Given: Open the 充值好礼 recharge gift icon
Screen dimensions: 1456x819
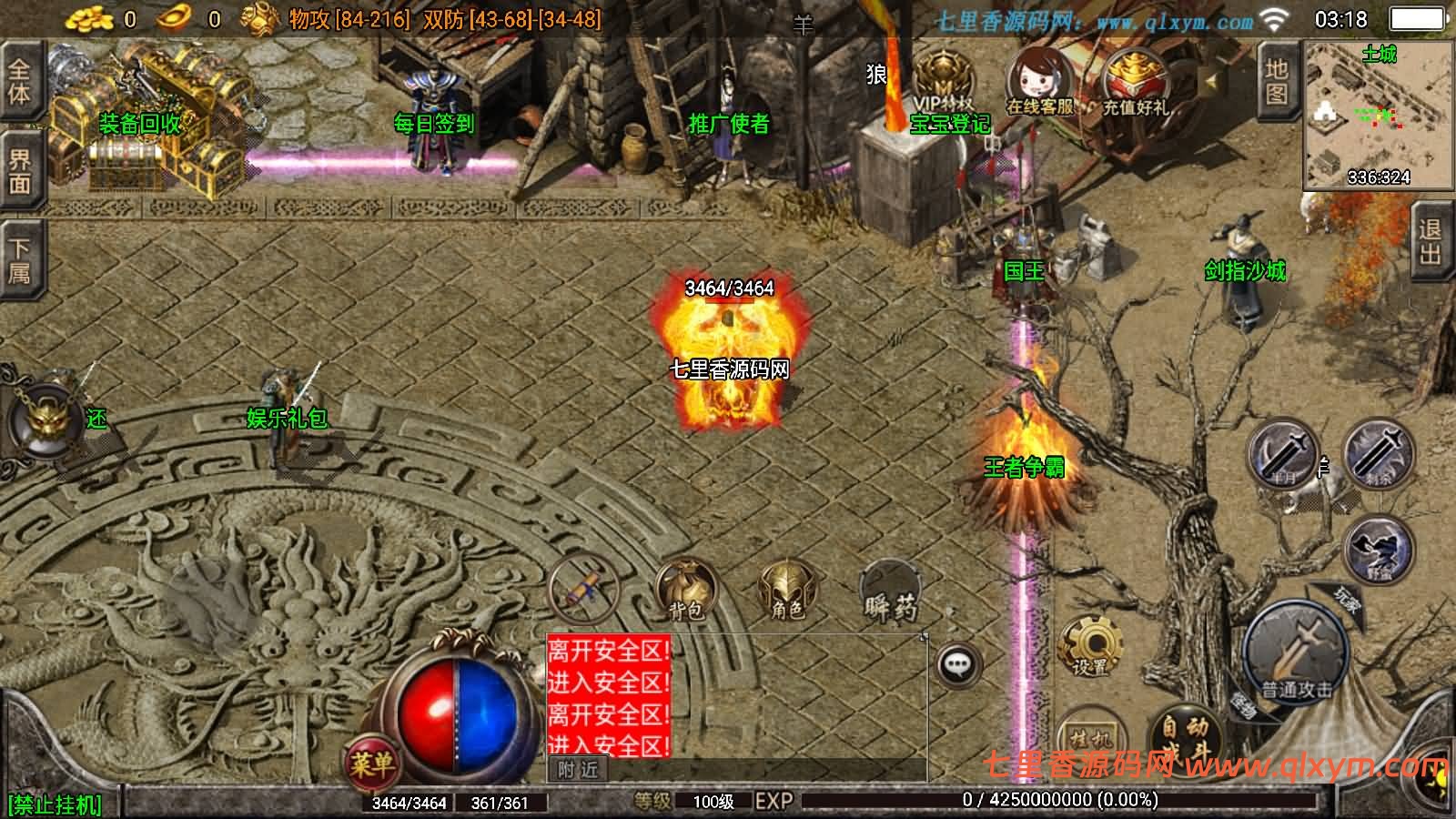Looking at the screenshot, I should (x=1135, y=84).
